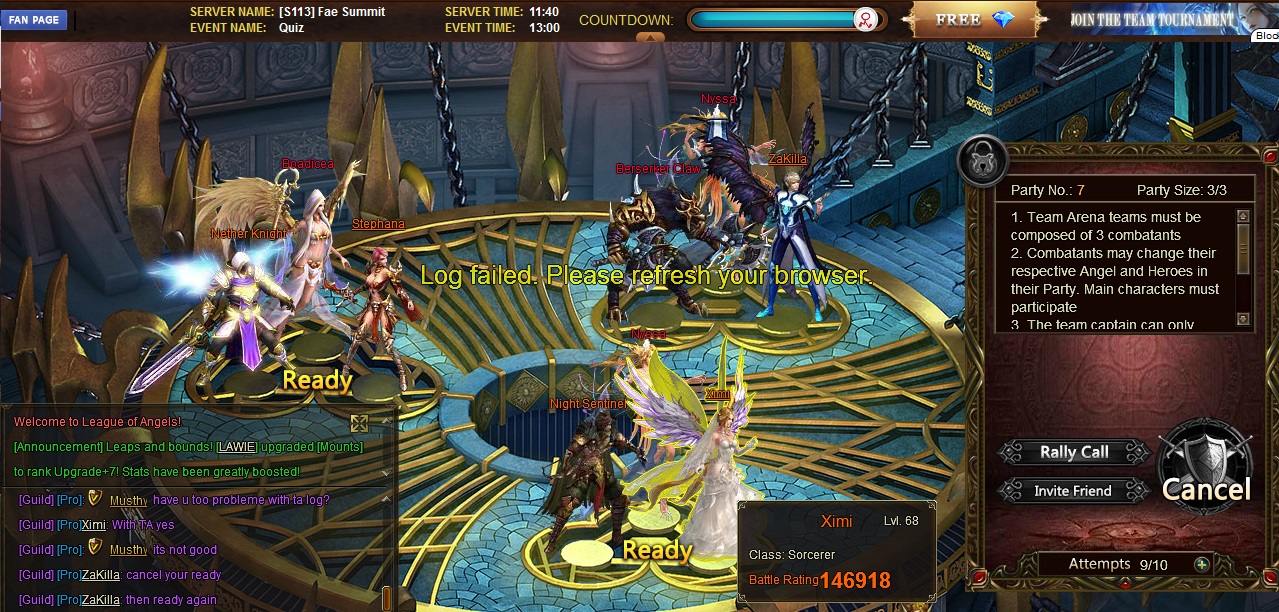Open the Fan Page
This screenshot has height=612, width=1279.
pyautogui.click(x=34, y=20)
